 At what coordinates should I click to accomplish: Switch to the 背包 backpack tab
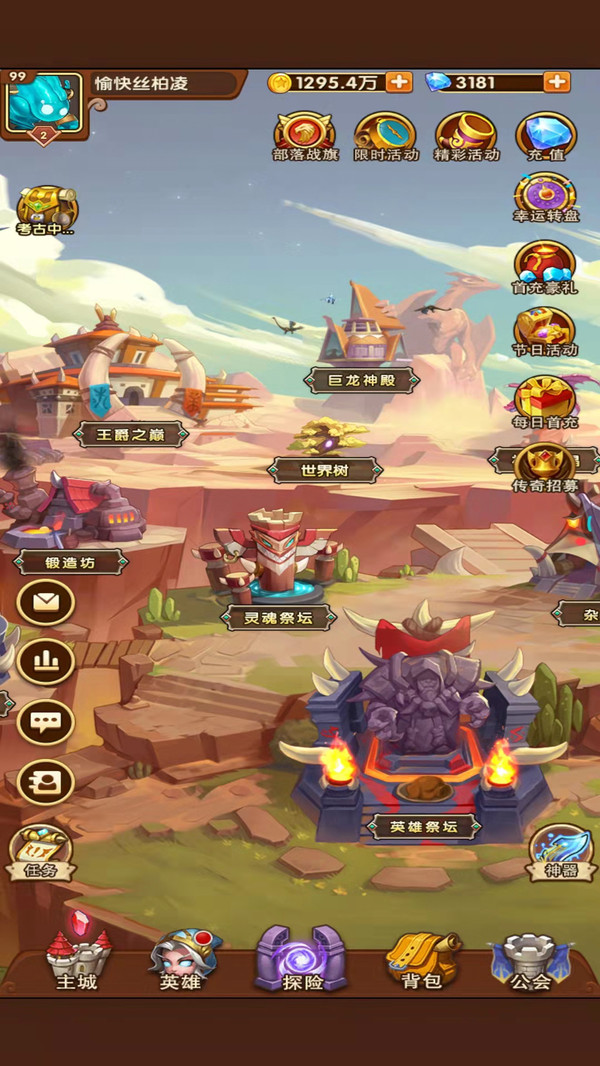[421, 959]
